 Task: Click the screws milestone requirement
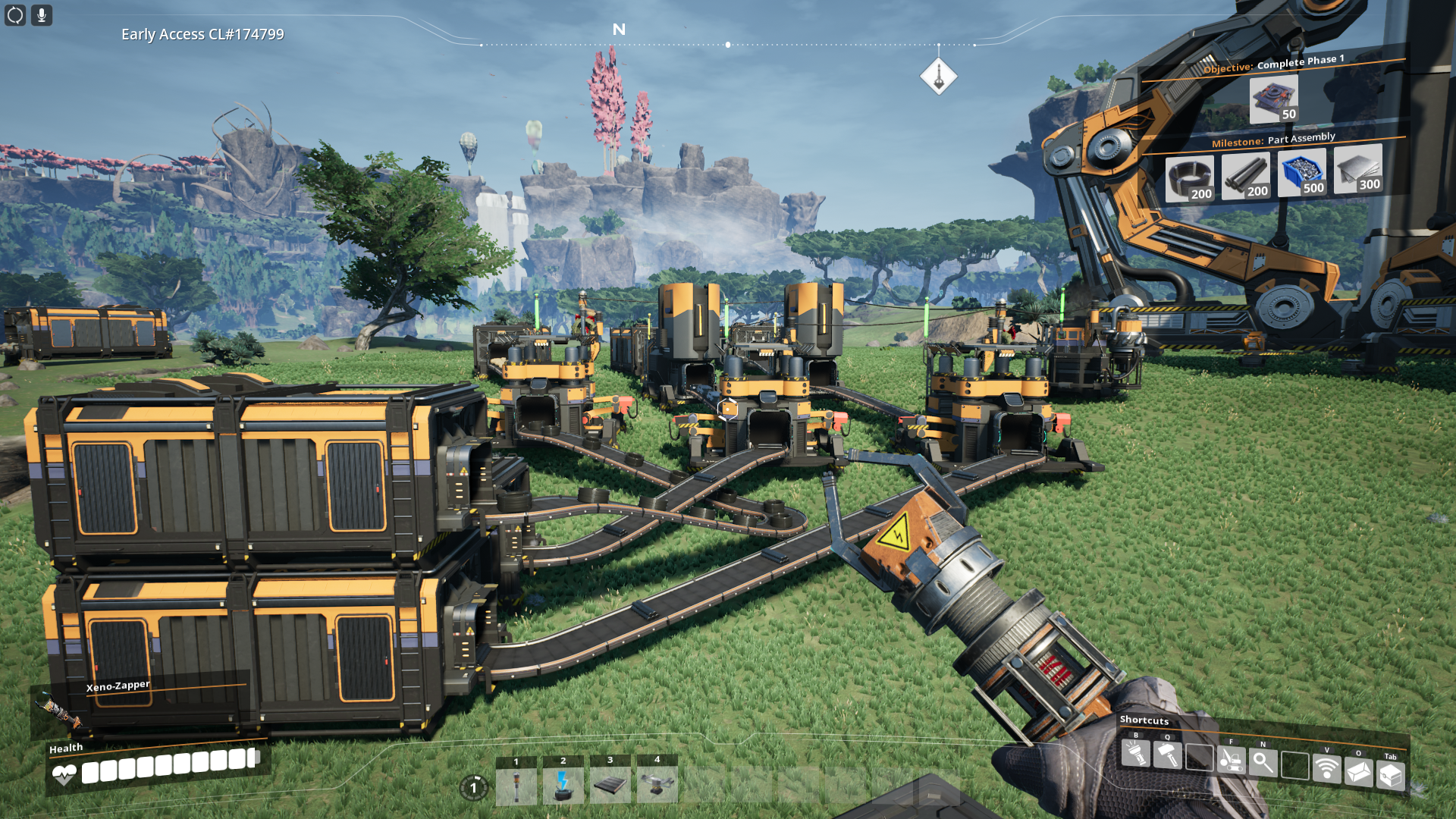[1302, 173]
